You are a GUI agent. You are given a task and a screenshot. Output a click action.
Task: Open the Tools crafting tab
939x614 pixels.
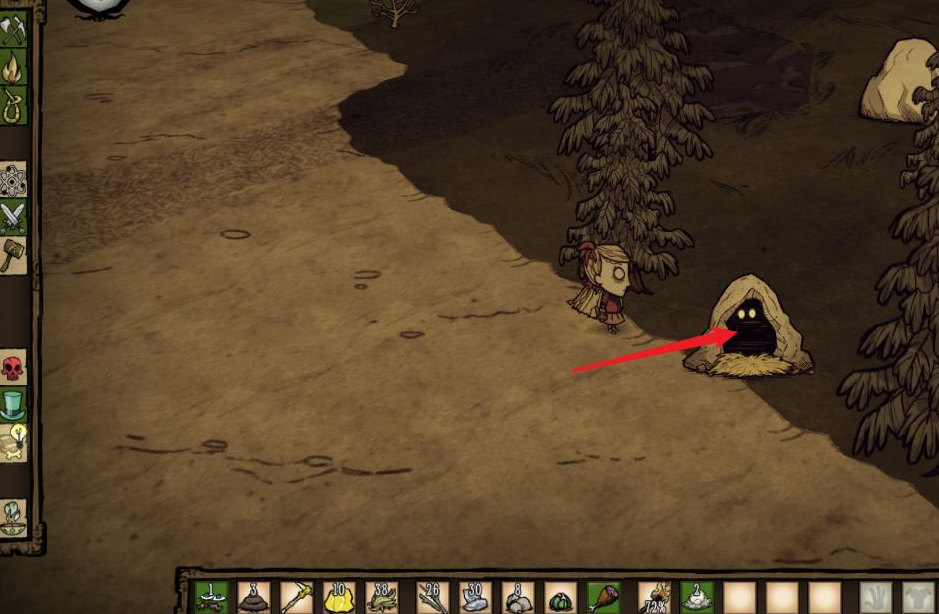click(13, 31)
